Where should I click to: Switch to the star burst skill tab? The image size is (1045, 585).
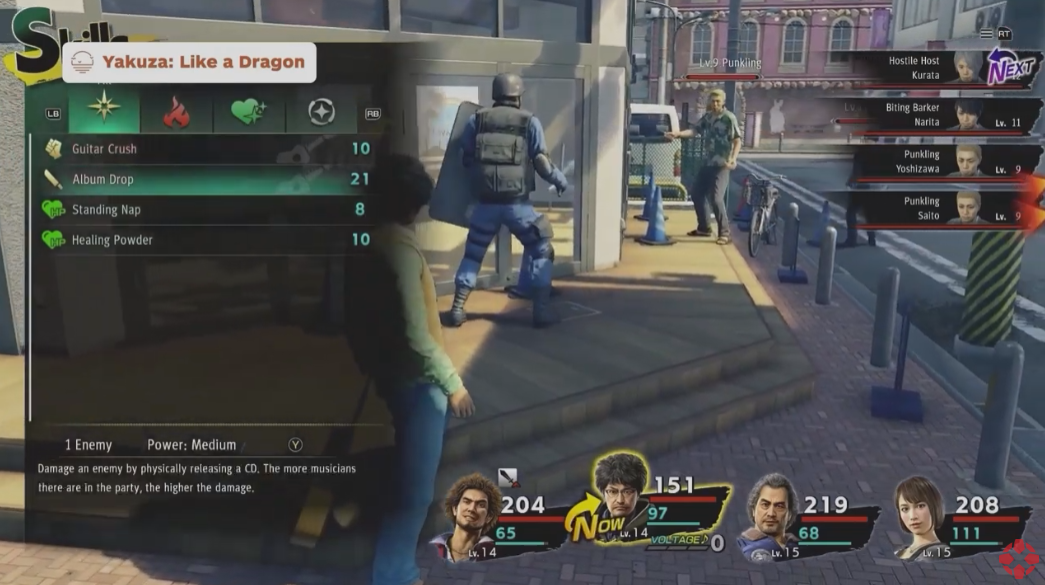click(104, 112)
